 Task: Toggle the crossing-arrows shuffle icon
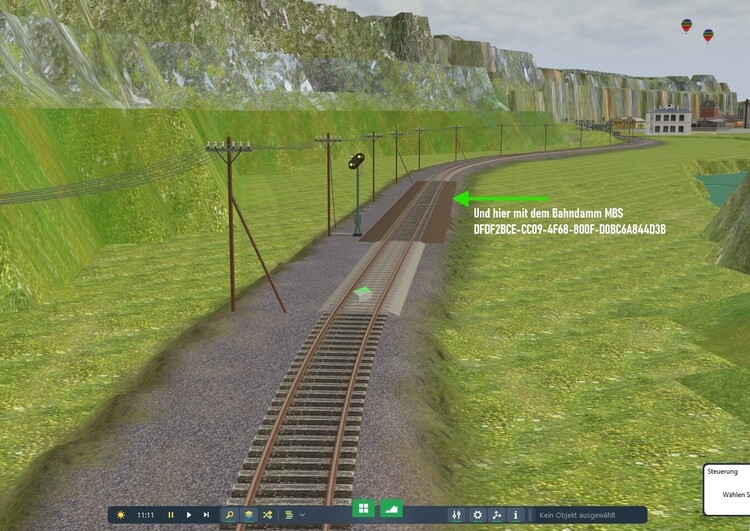click(x=267, y=514)
